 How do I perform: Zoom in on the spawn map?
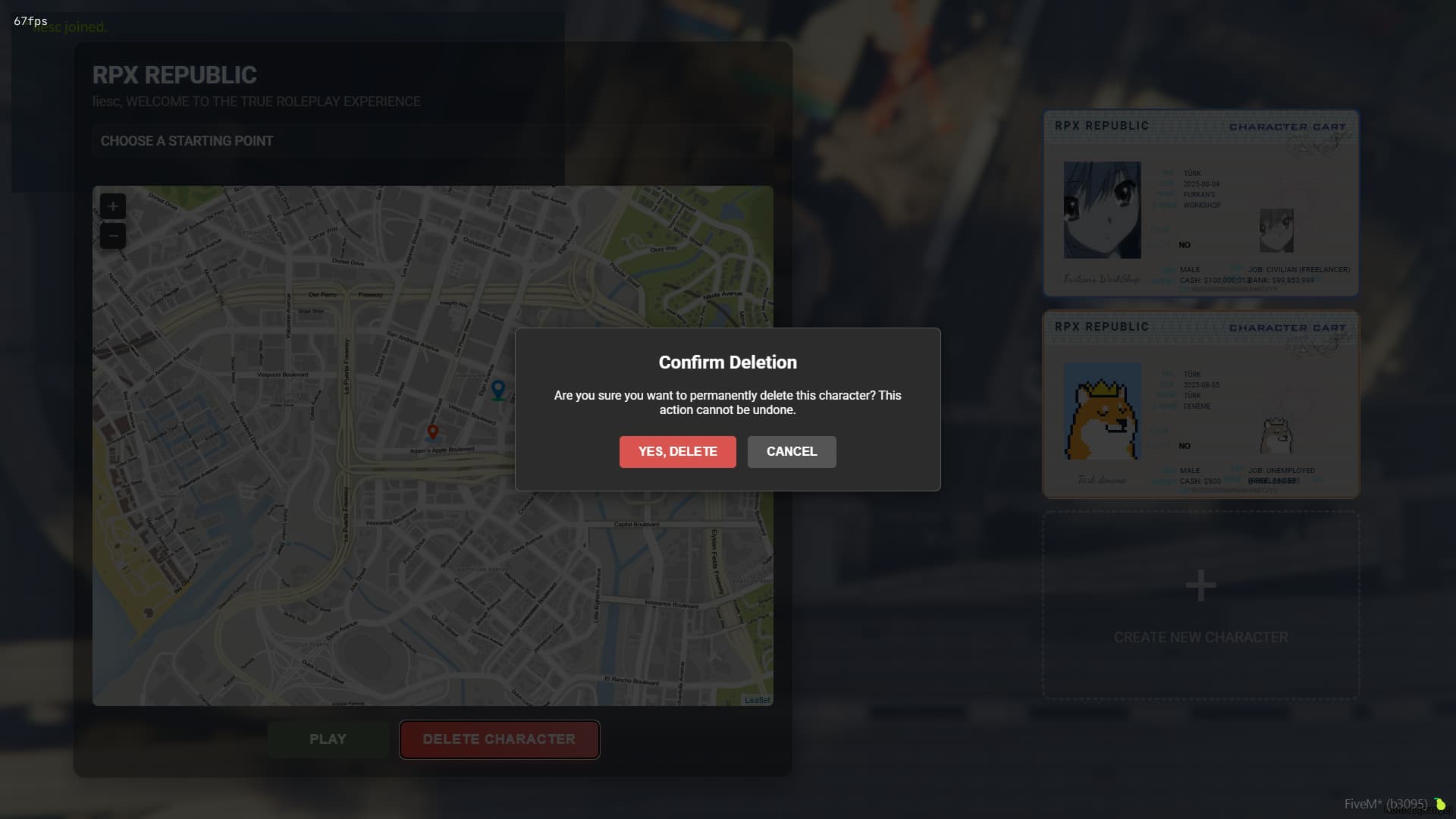point(112,206)
